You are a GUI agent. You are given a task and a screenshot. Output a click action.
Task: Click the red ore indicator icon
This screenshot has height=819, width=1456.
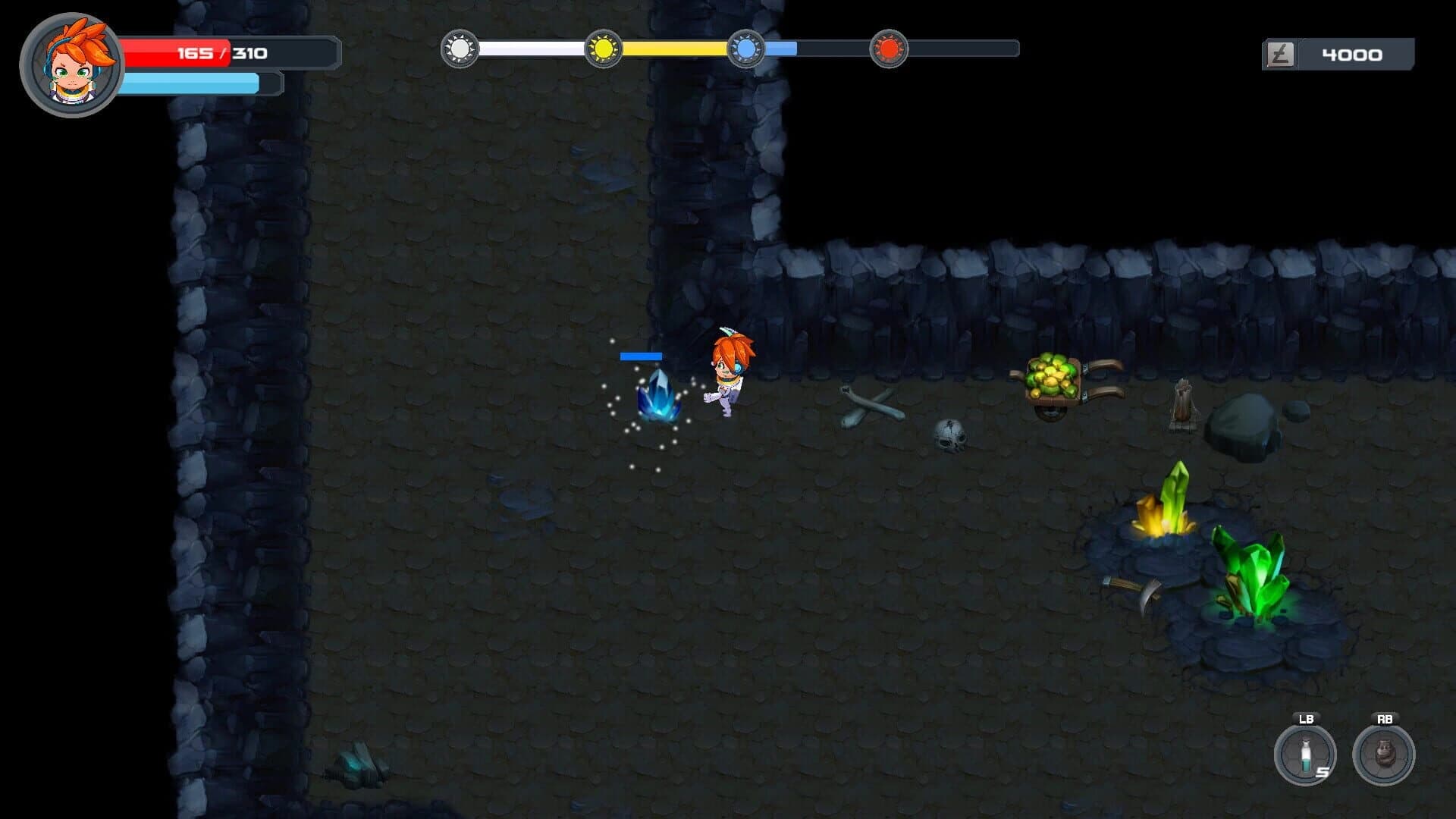888,49
